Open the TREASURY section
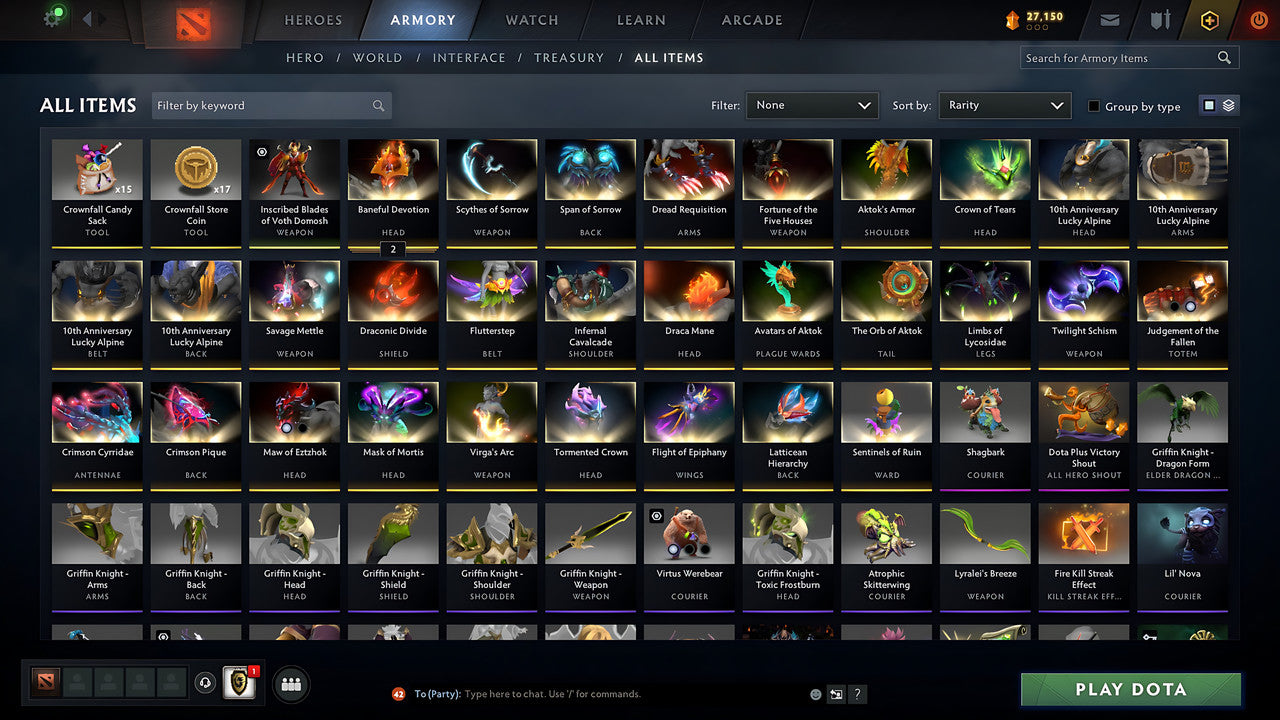Image resolution: width=1280 pixels, height=720 pixels. (x=568, y=58)
